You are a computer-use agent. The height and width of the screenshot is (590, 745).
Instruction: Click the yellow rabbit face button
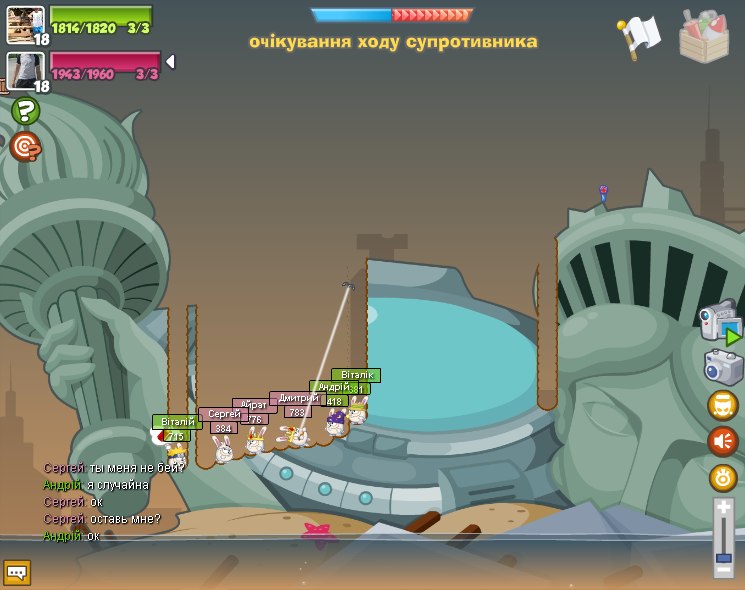723,405
